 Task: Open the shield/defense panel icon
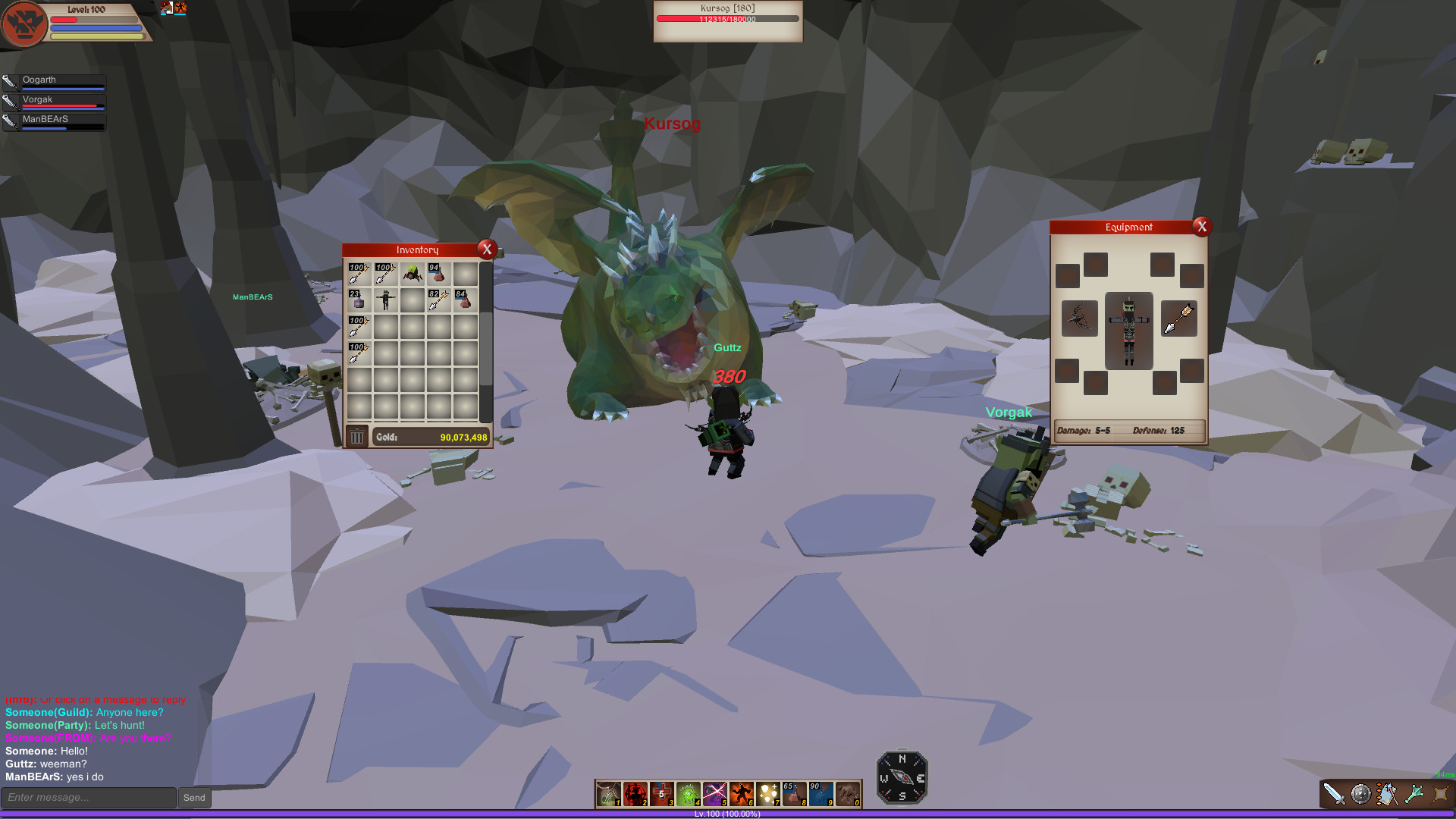1360,794
